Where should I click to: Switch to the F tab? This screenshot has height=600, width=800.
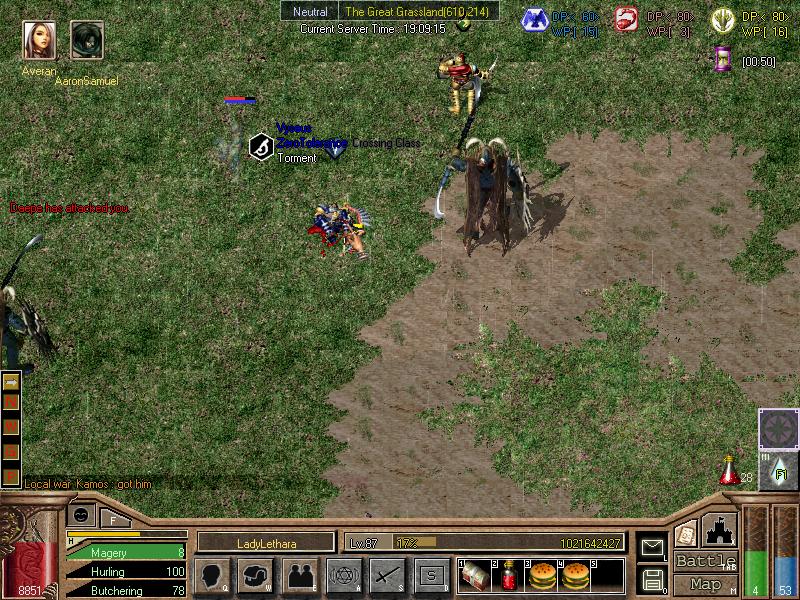(x=113, y=518)
